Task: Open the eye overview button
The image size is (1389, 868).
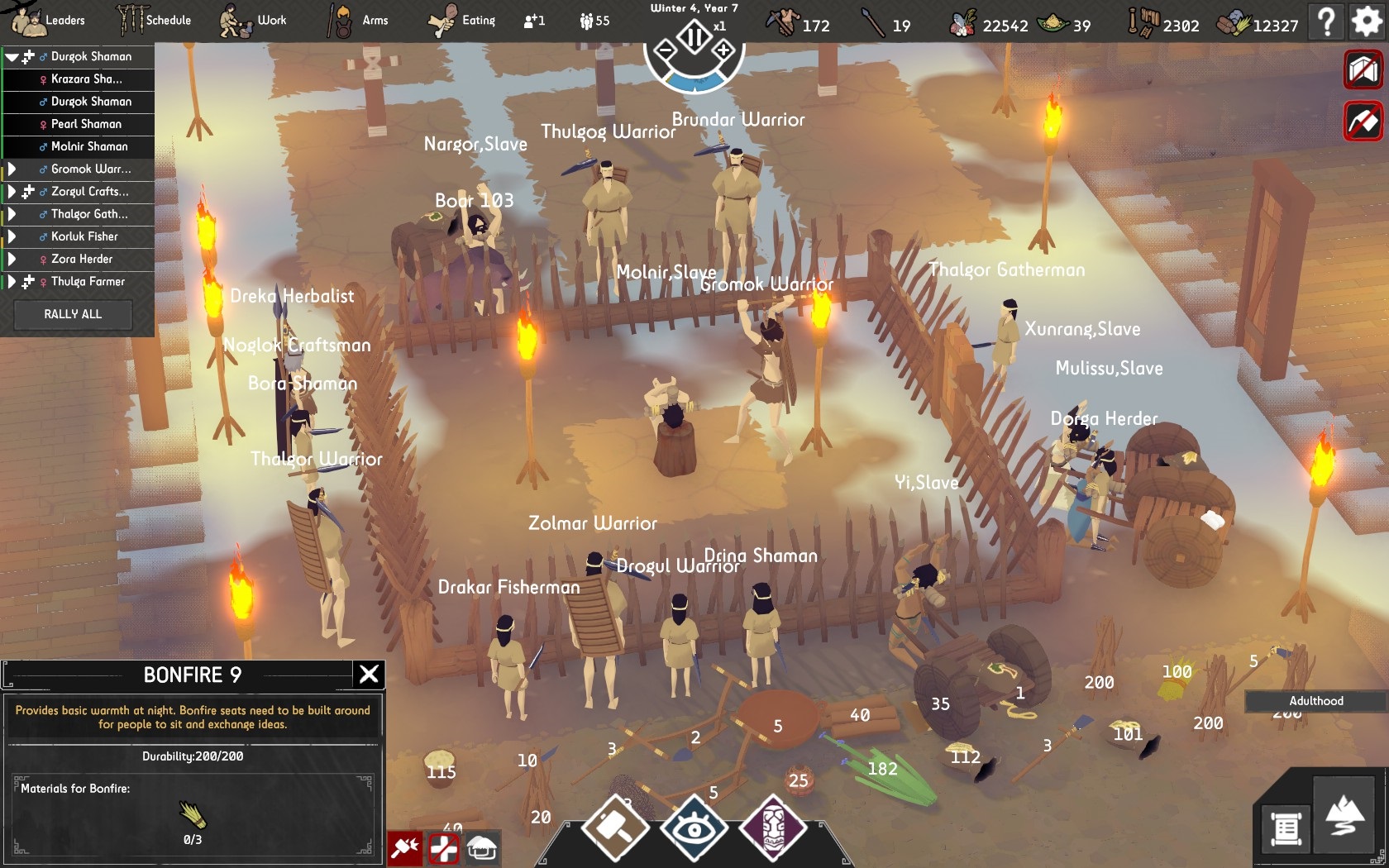Action: click(x=694, y=827)
